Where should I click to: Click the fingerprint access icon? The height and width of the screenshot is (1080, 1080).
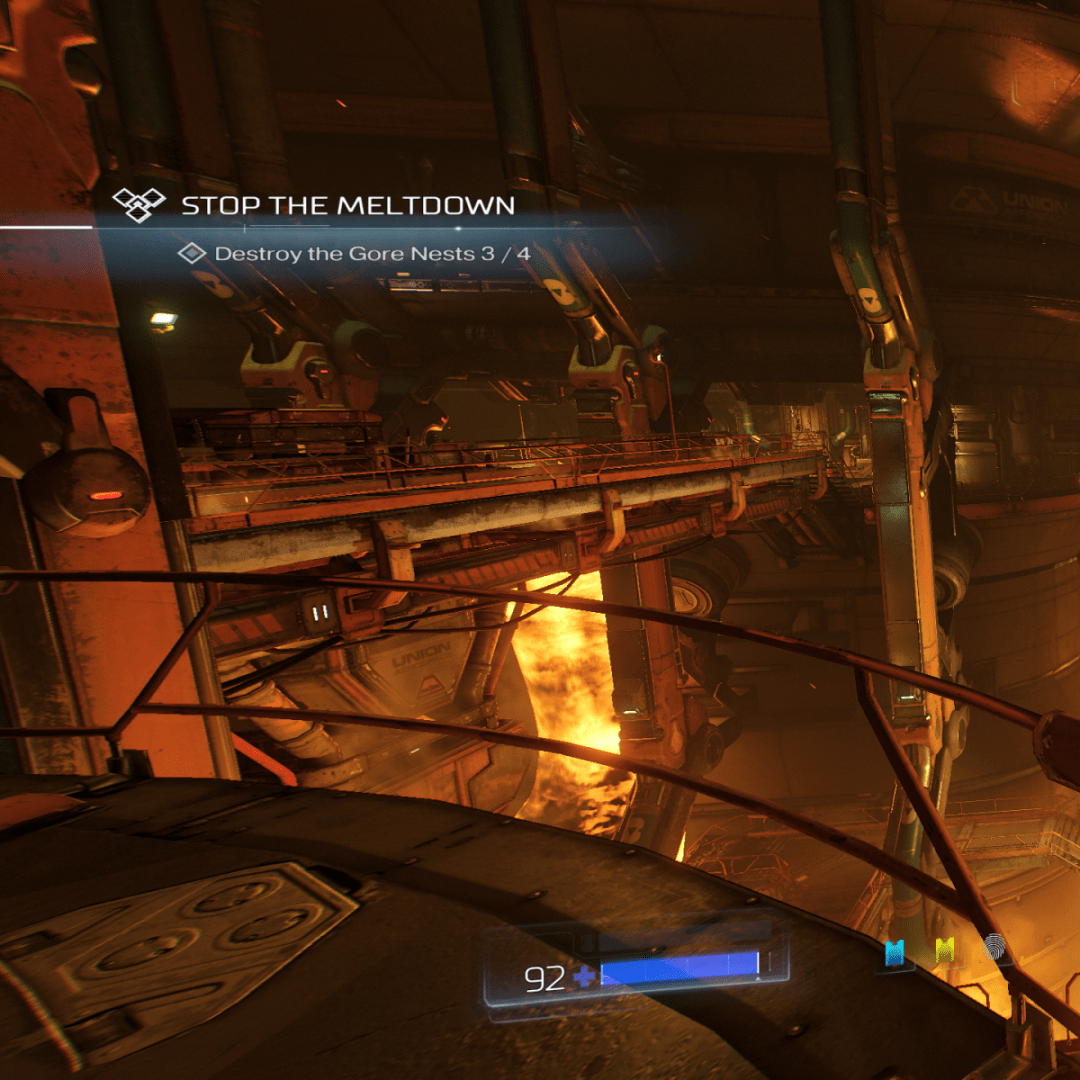[x=995, y=949]
